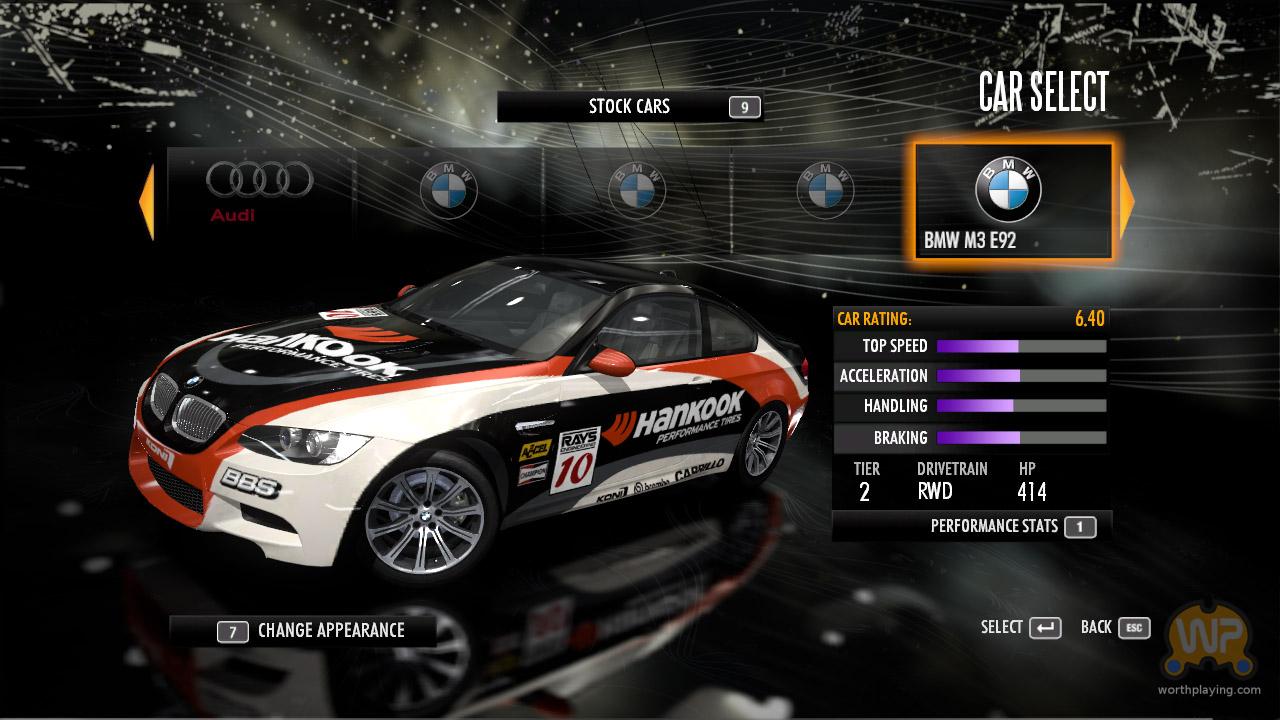The width and height of the screenshot is (1280, 720).
Task: Go Back from Car Select
Action: (1114, 628)
